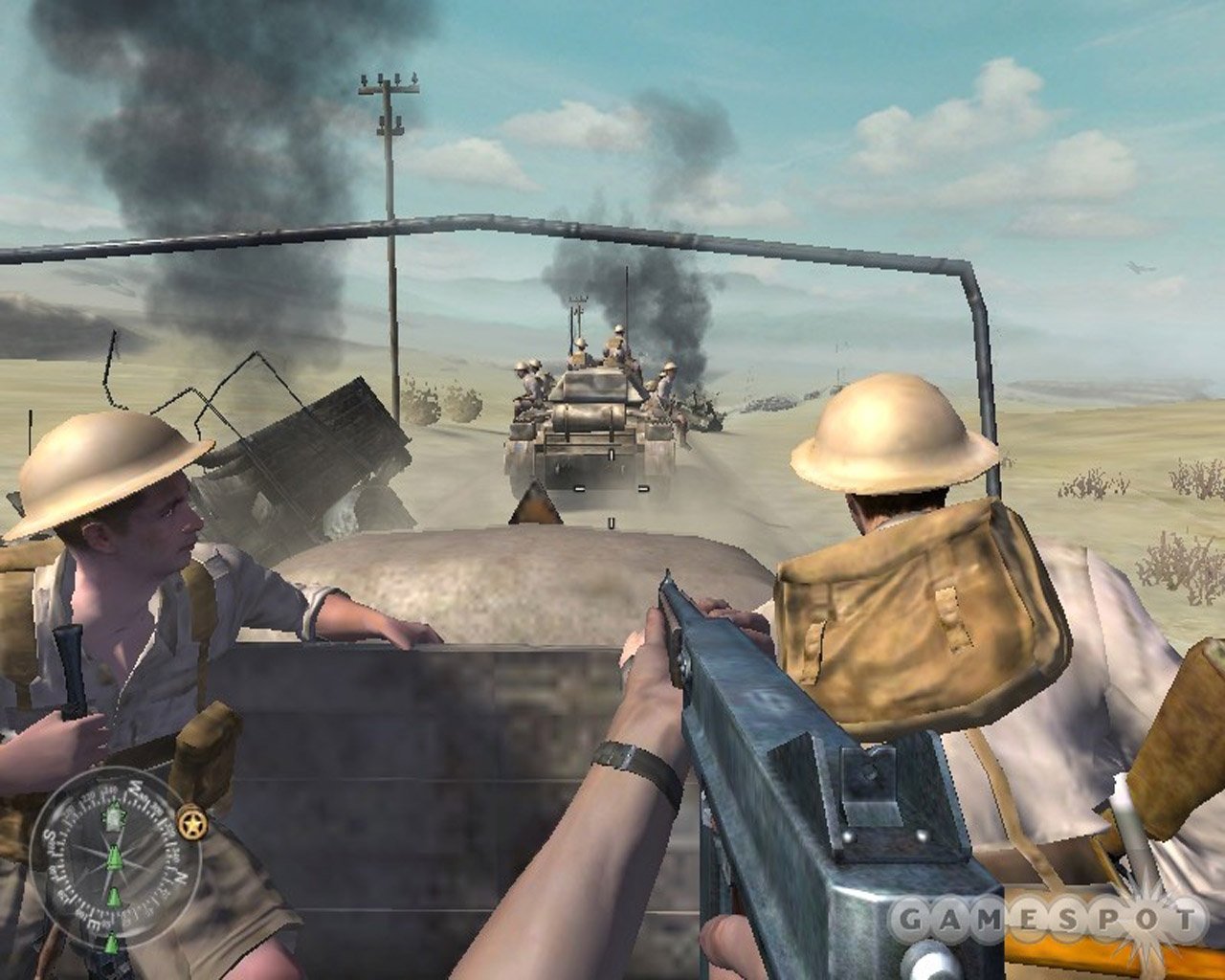Click the telegraph pole crossbar
This screenshot has height=980, width=1225.
(388, 91)
